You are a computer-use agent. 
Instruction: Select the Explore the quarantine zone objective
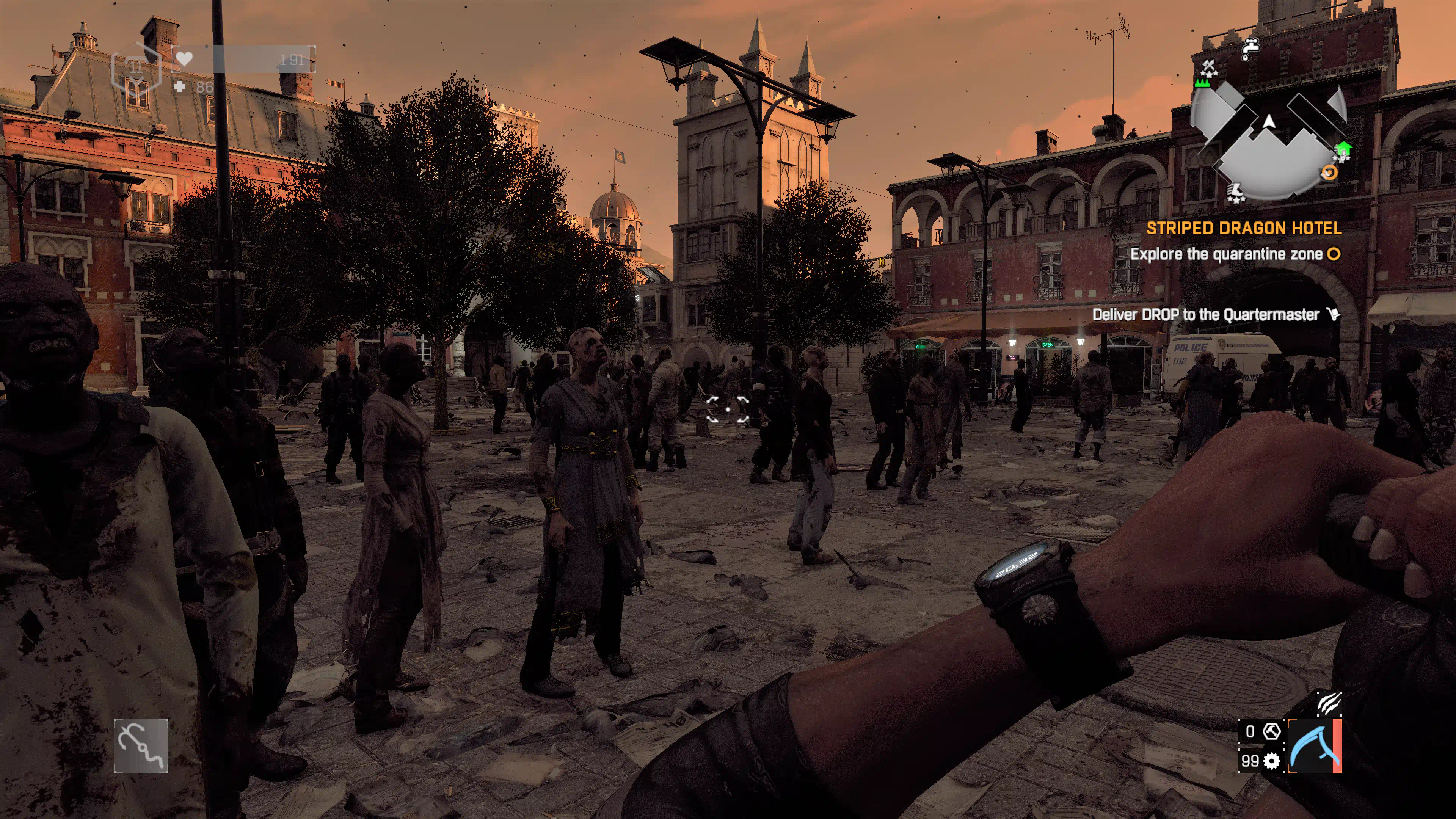pos(1226,254)
